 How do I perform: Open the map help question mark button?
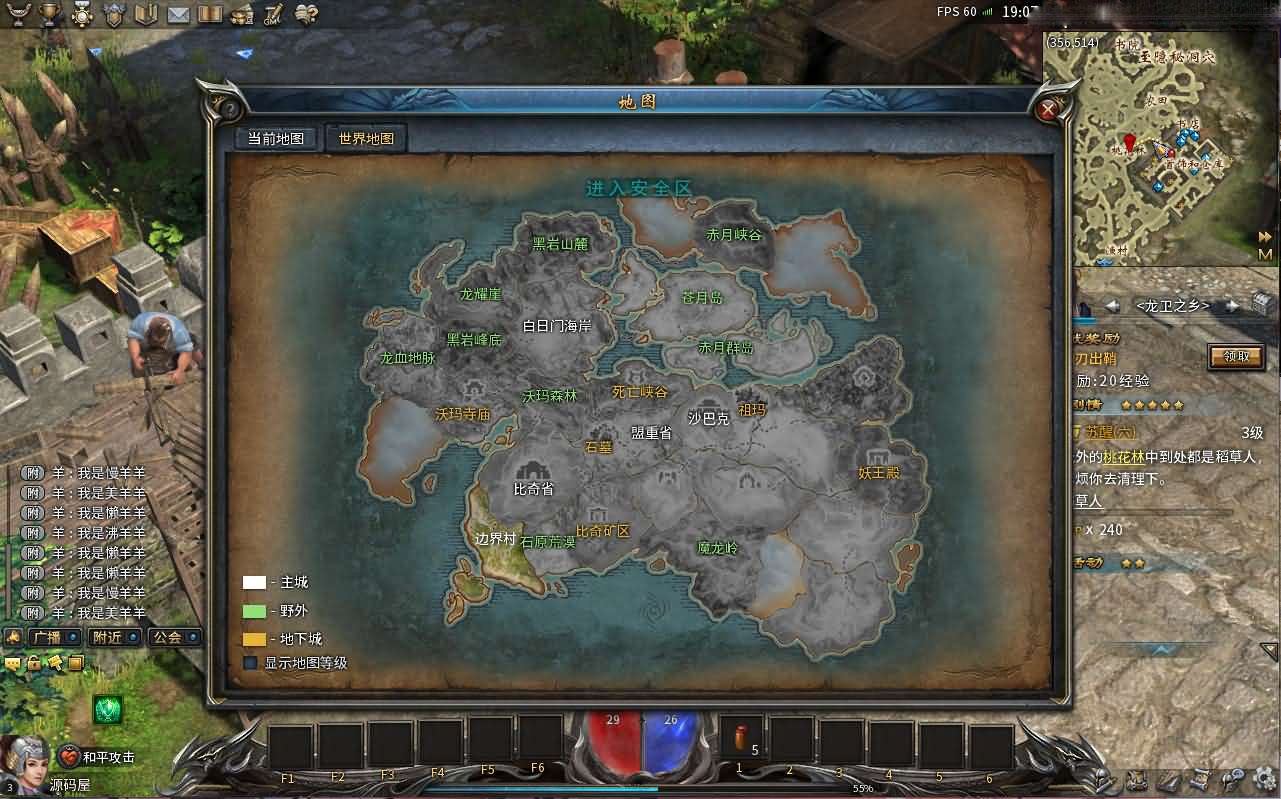pos(229,108)
